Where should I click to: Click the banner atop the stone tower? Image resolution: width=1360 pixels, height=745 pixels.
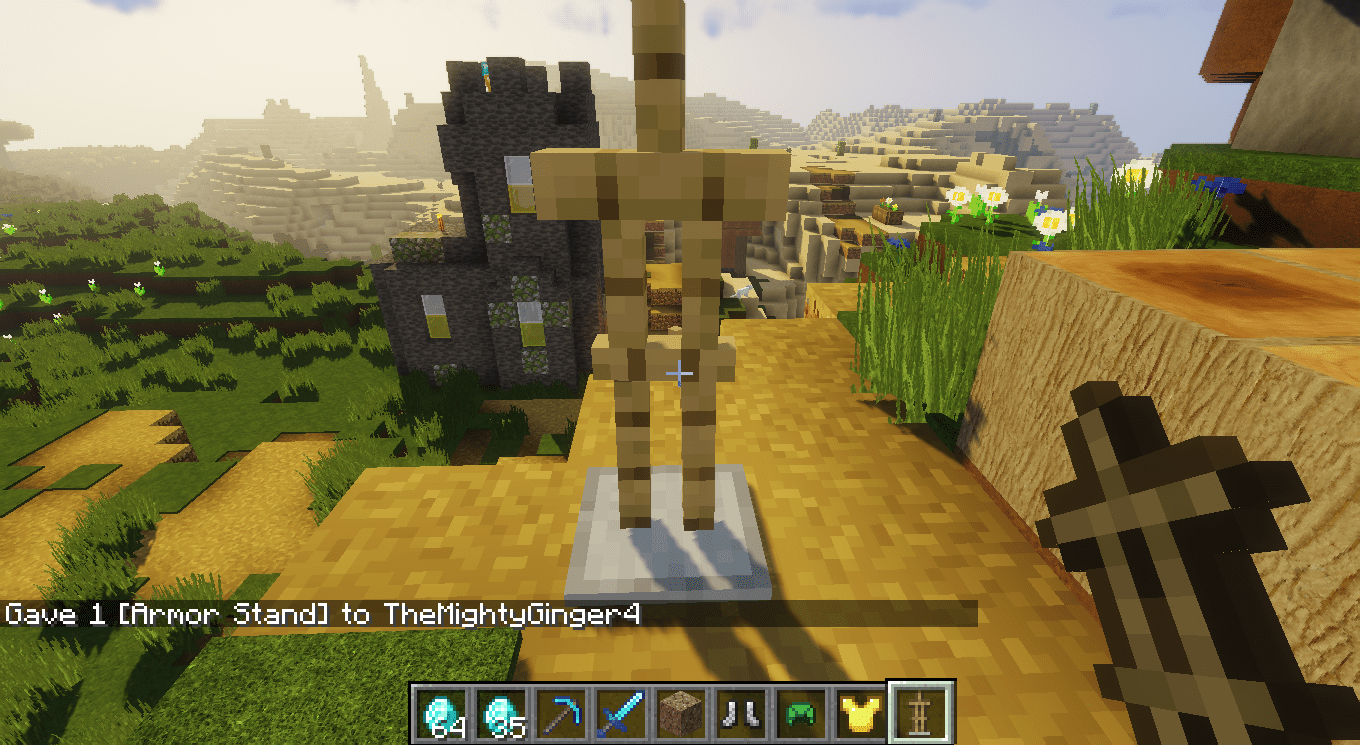(484, 75)
